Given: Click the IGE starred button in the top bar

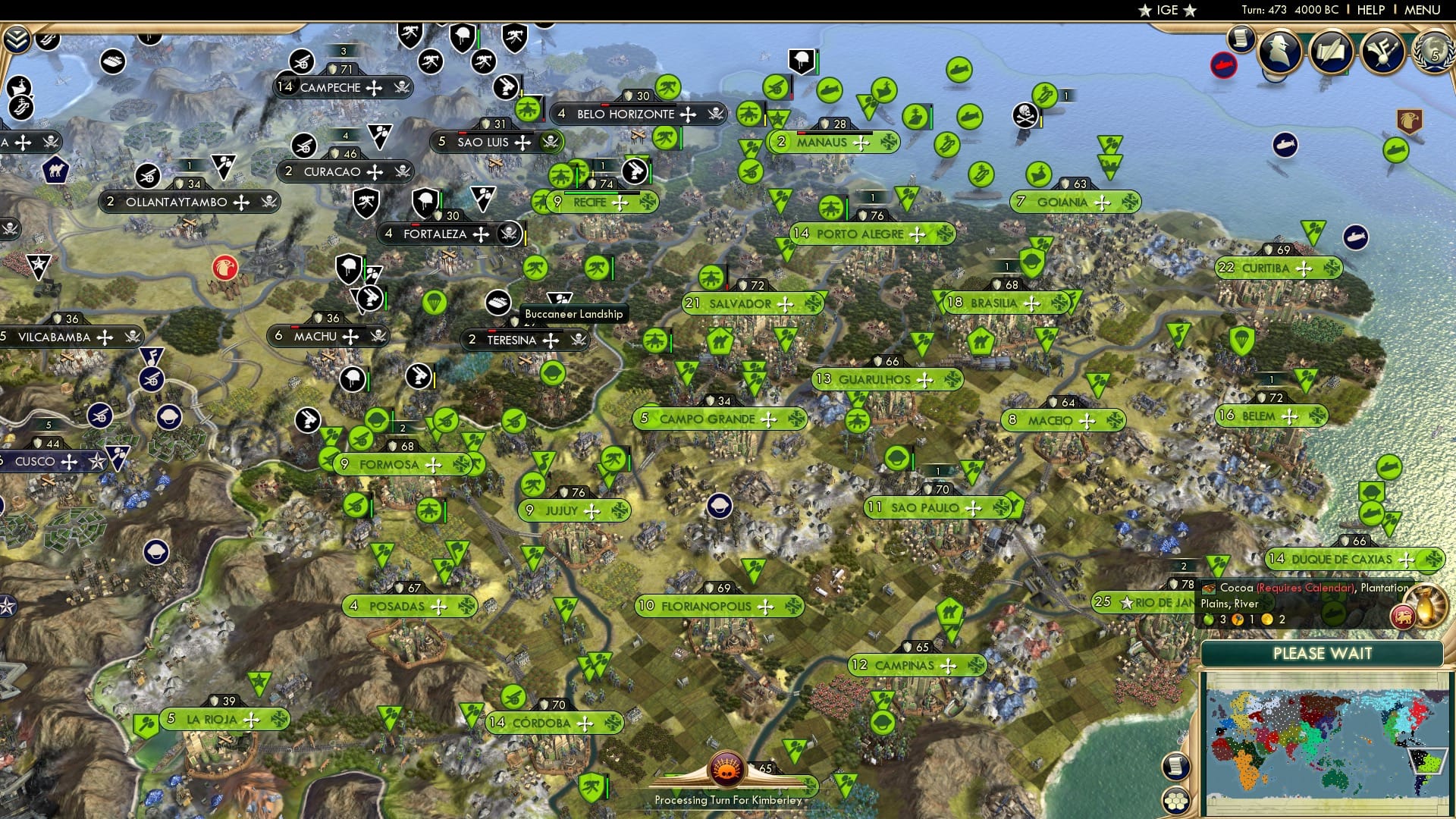Looking at the screenshot, I should pos(1166,10).
